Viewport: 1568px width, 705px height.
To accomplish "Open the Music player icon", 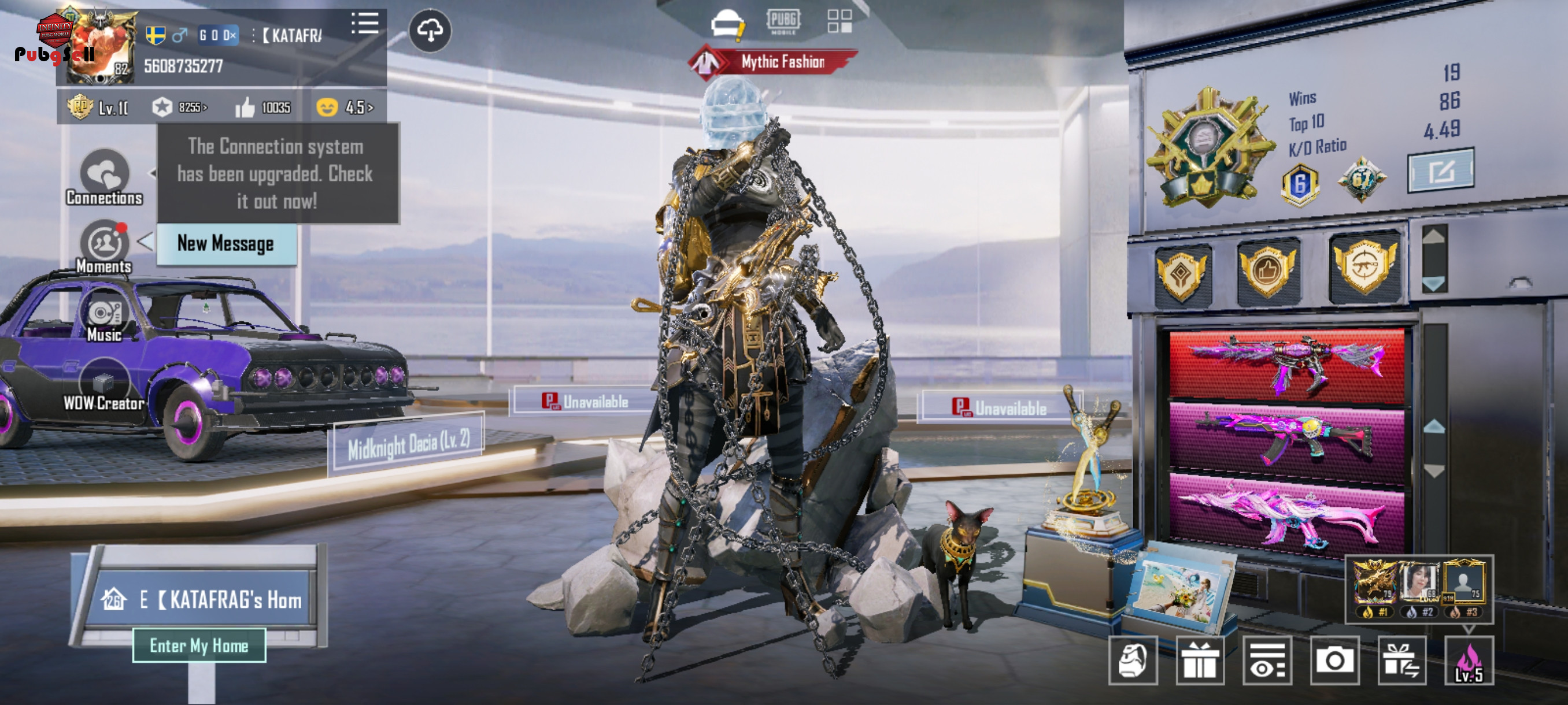I will (104, 317).
